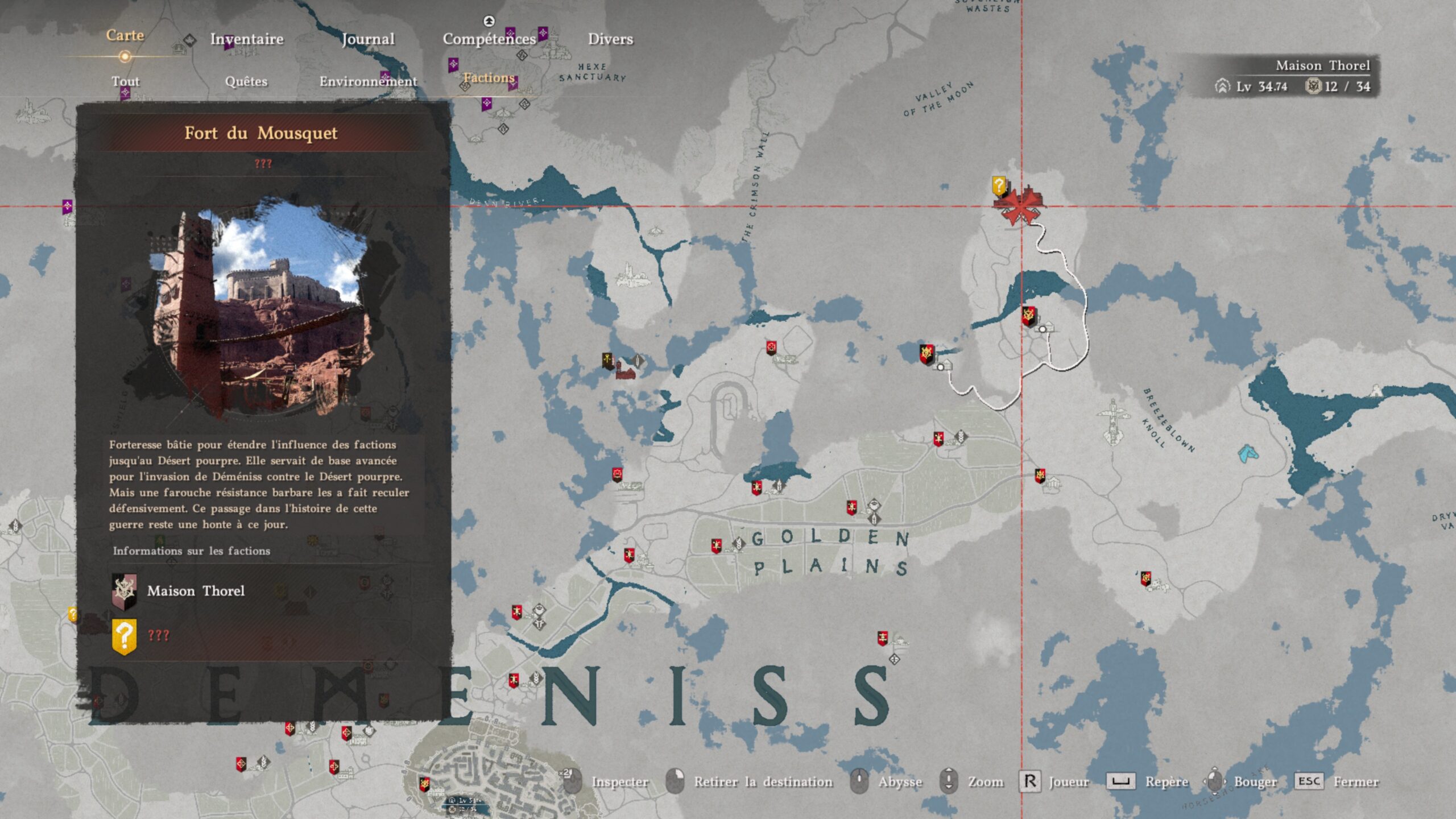Open the Journal tab
The height and width of the screenshot is (819, 1456).
pyautogui.click(x=368, y=39)
